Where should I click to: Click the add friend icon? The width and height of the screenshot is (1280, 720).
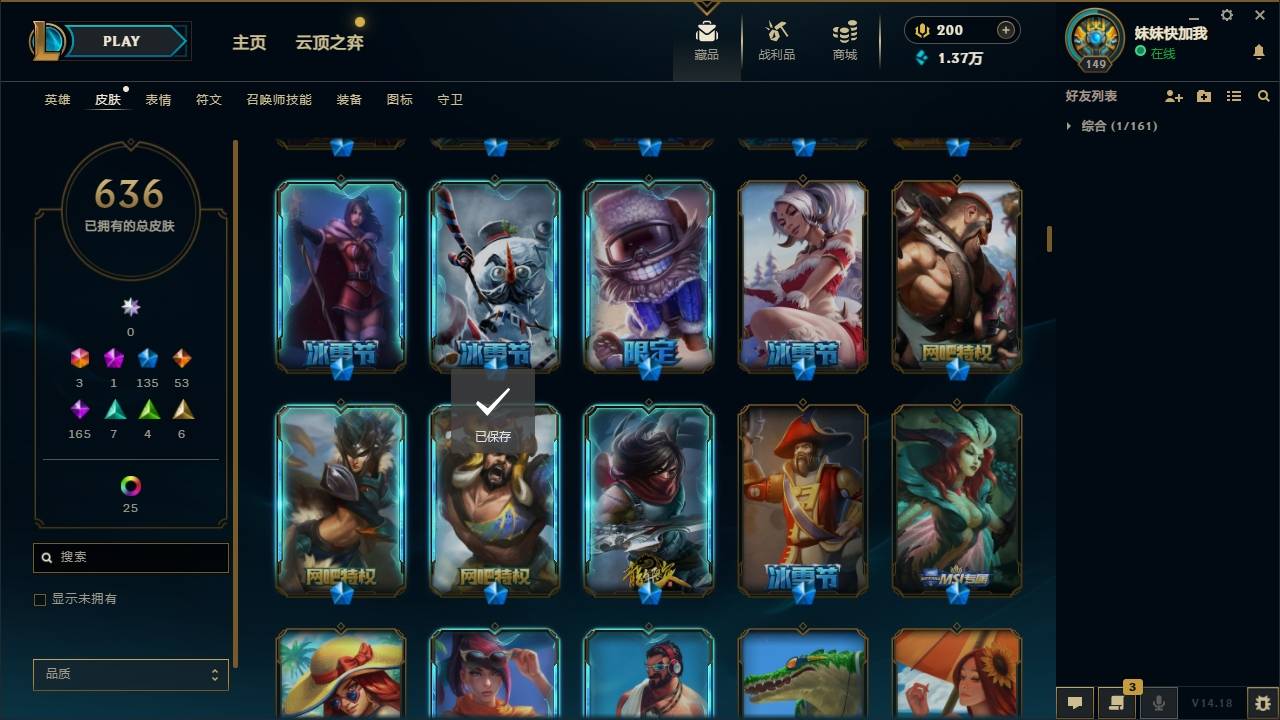pyautogui.click(x=1172, y=96)
